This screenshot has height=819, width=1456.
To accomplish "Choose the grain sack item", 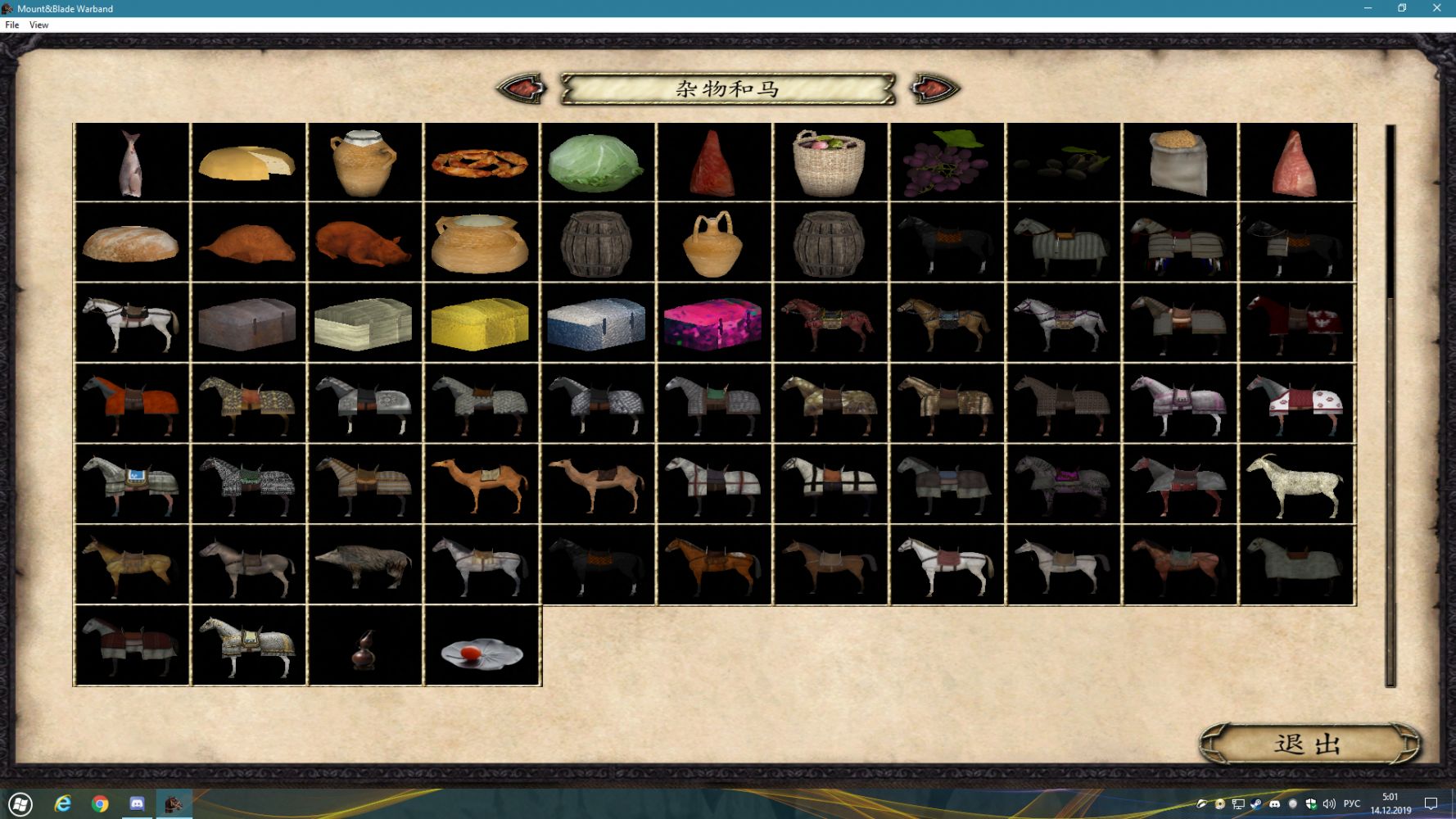I will point(1179,162).
